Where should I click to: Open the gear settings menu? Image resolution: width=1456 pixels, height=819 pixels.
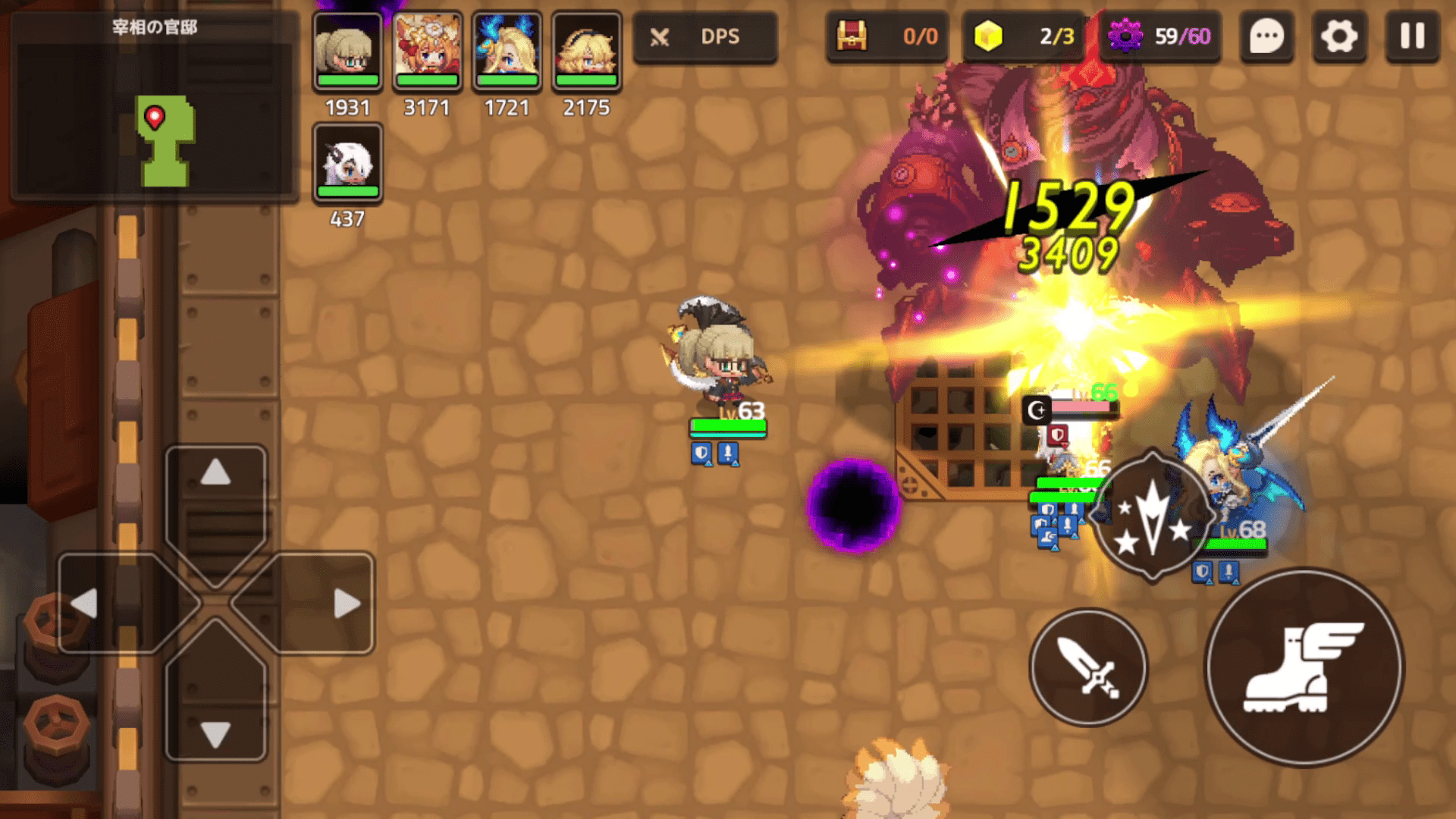[x=1339, y=36]
